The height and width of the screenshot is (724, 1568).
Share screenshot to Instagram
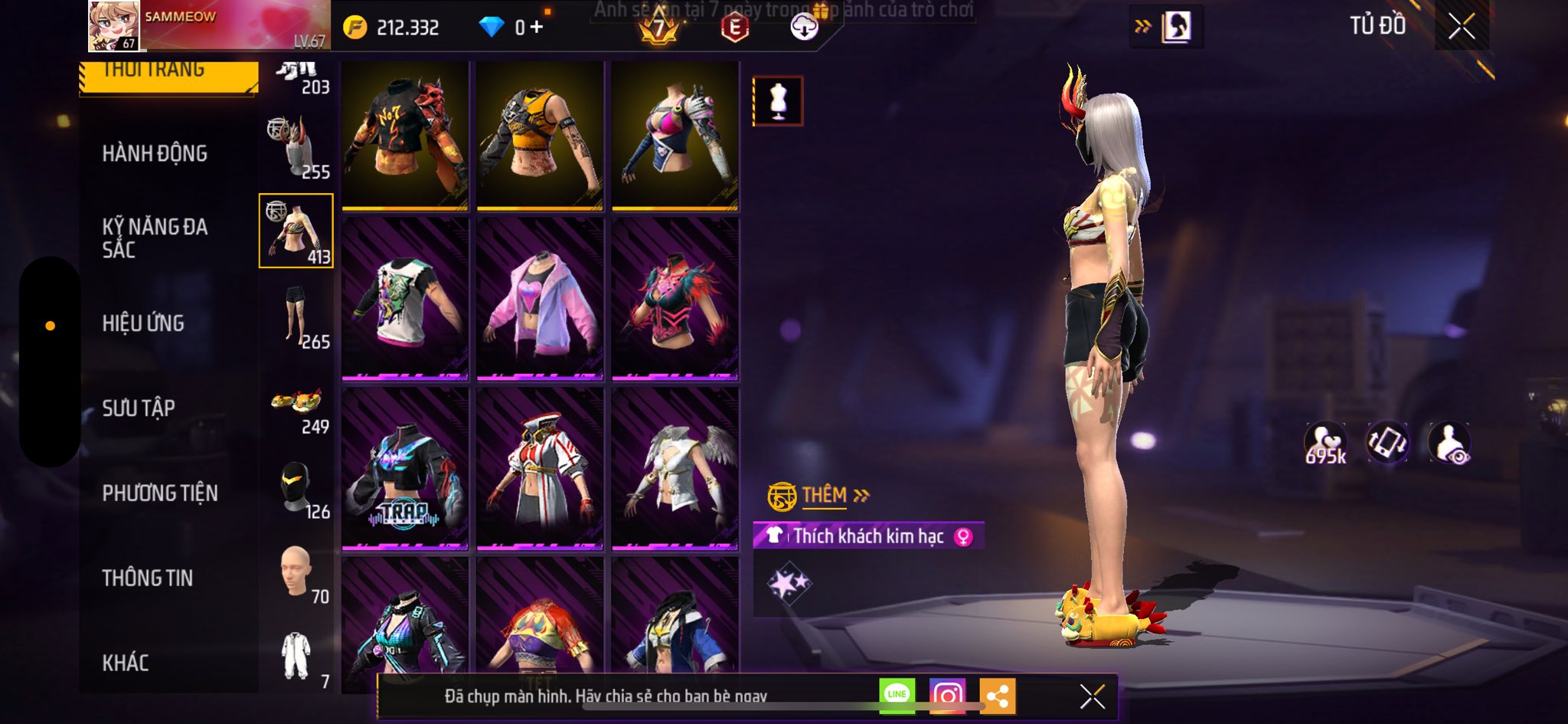pyautogui.click(x=947, y=695)
